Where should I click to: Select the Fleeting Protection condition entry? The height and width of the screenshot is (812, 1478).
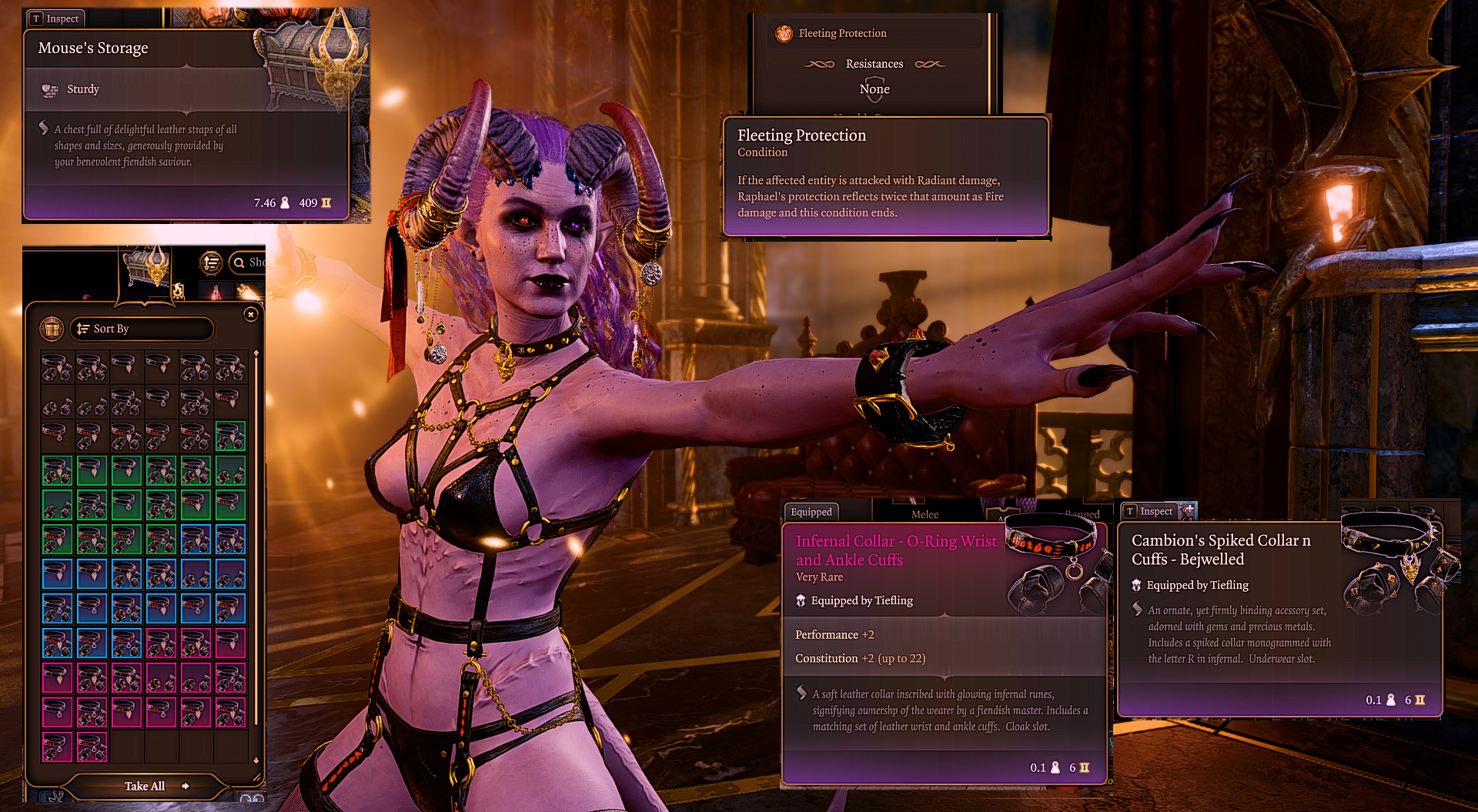[841, 33]
